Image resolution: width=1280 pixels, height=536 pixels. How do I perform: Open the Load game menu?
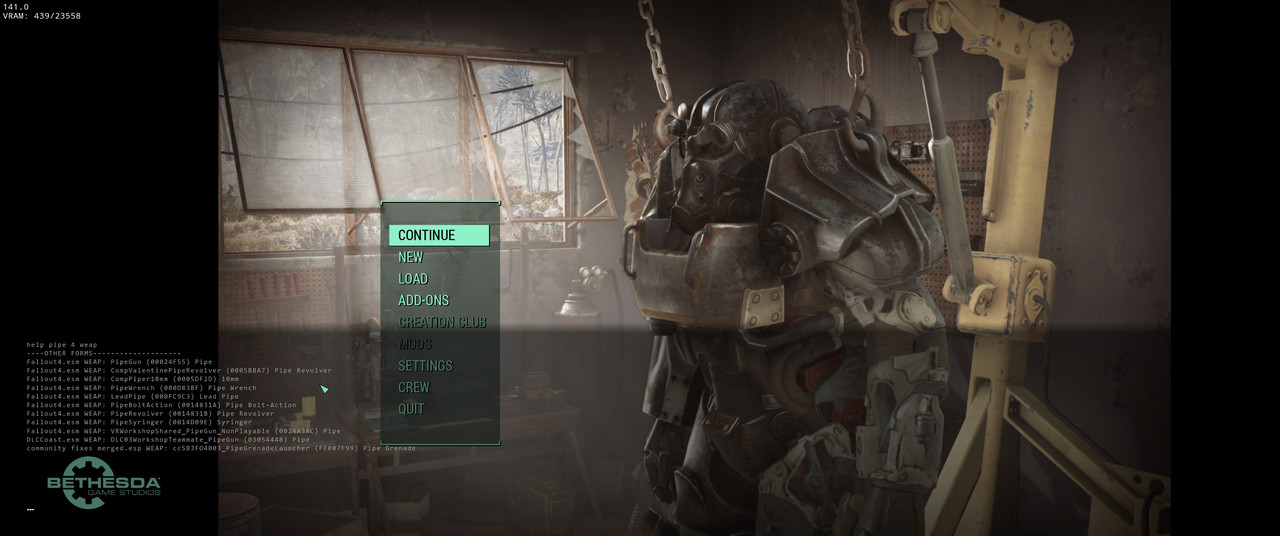(x=413, y=279)
